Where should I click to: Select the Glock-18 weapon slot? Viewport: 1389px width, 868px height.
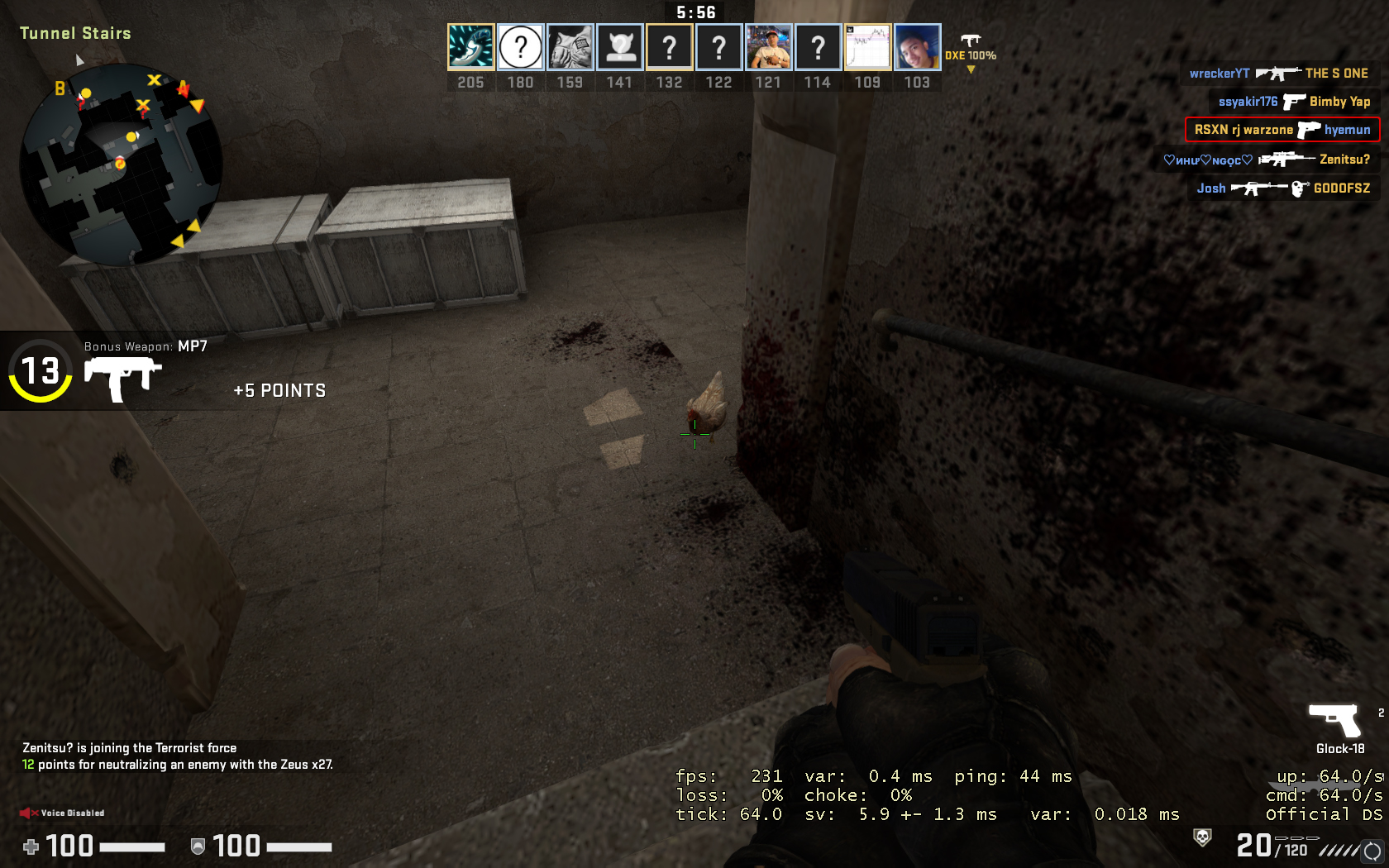1334,722
